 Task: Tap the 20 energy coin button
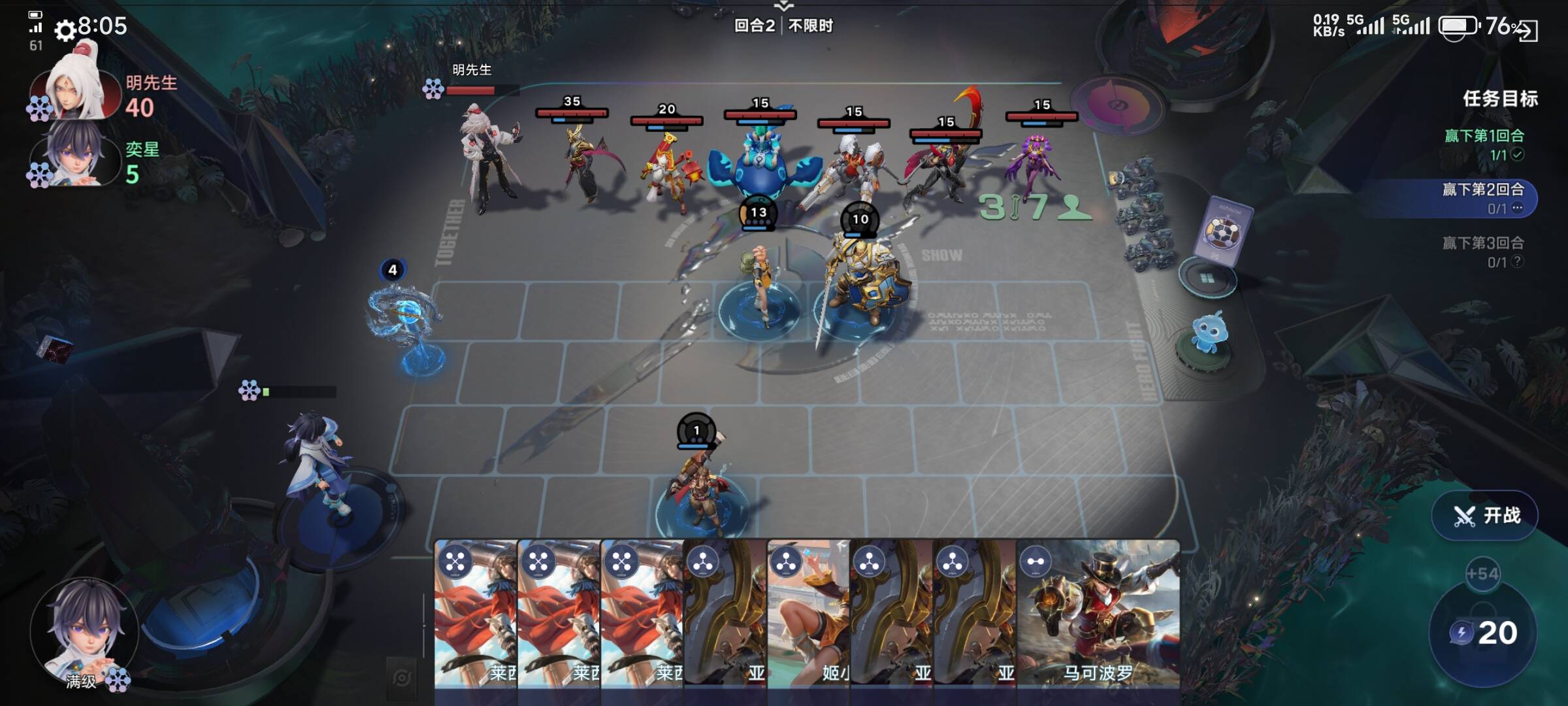(x=1483, y=633)
